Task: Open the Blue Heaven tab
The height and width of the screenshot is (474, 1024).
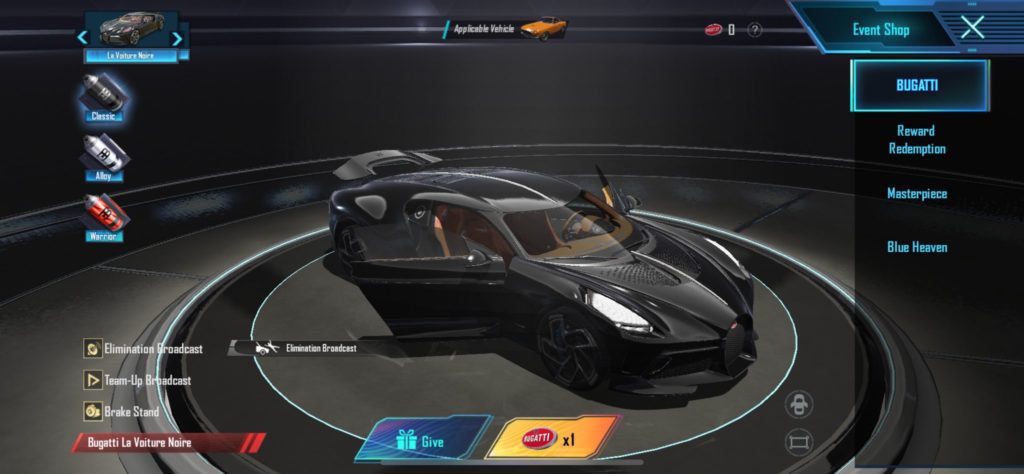Action: coord(916,246)
